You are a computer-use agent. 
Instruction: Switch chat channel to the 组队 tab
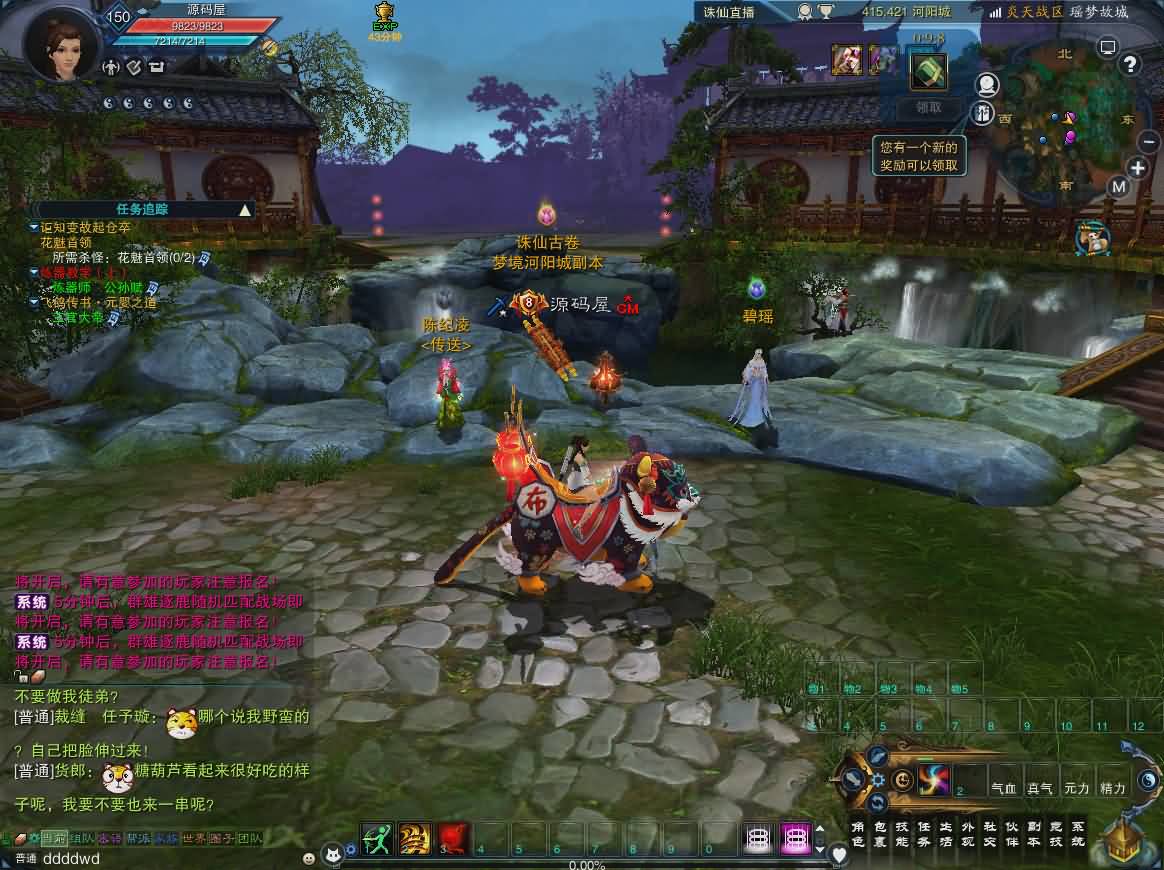point(82,838)
